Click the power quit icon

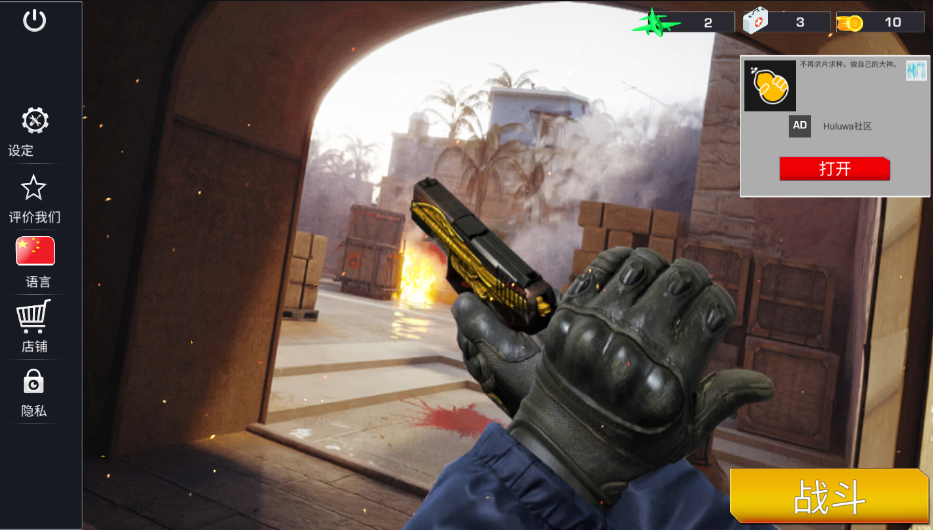click(x=35, y=20)
